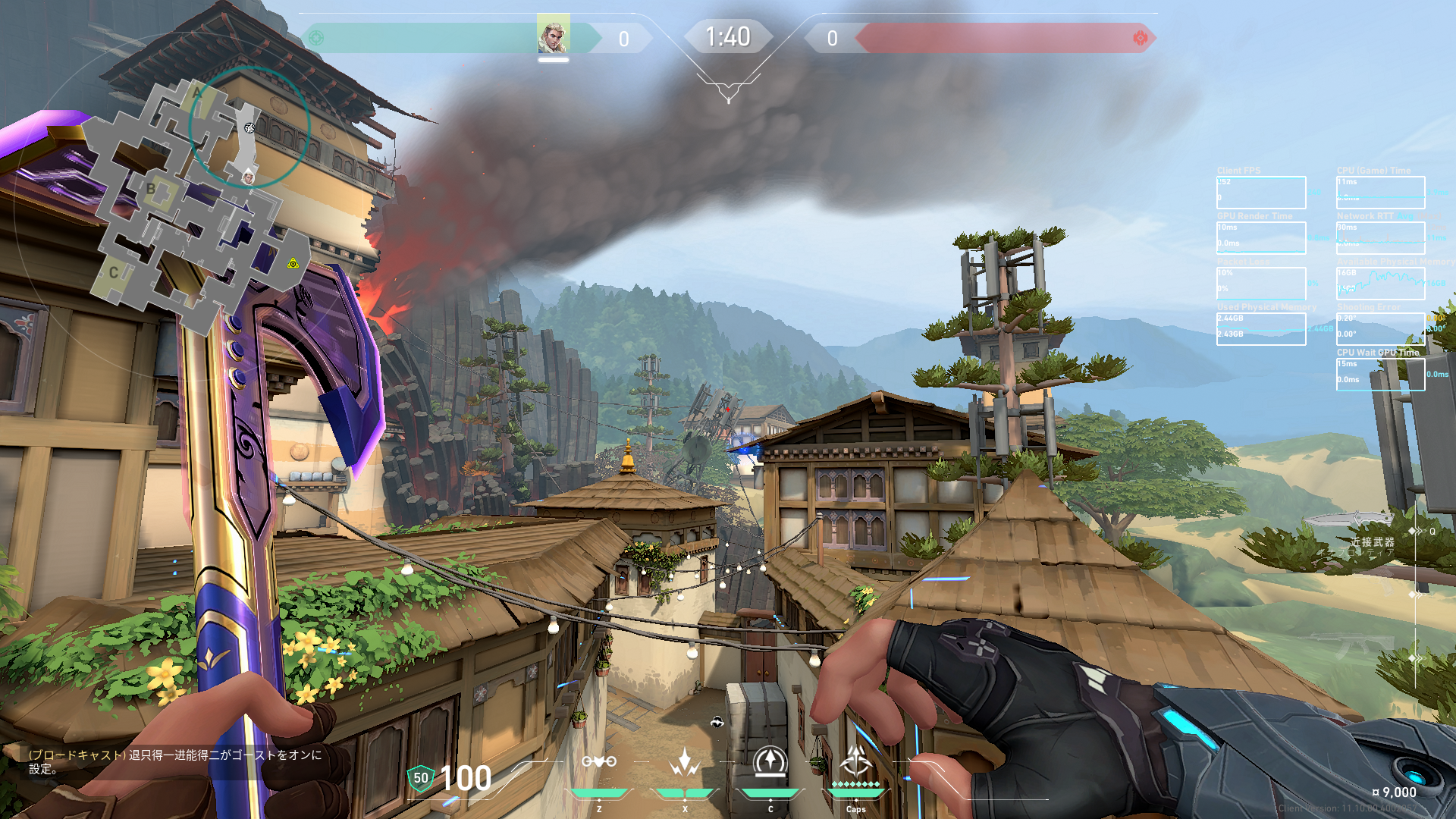Choose the C site marker on minimap
Viewport: 1456px width, 819px height.
(x=113, y=272)
